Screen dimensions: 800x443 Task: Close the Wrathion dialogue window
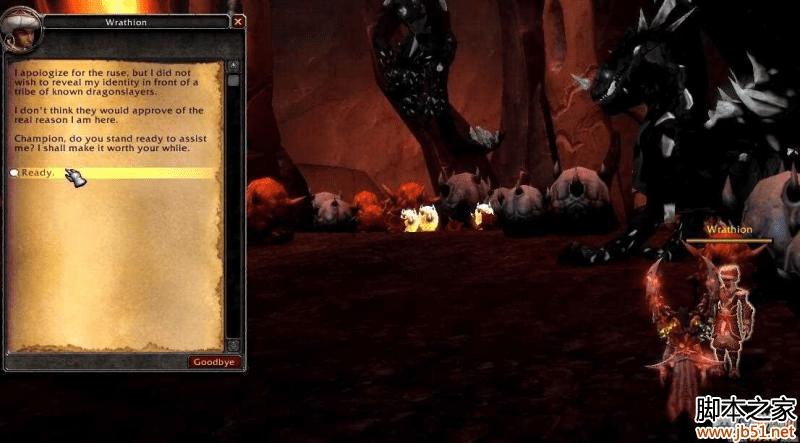238,21
